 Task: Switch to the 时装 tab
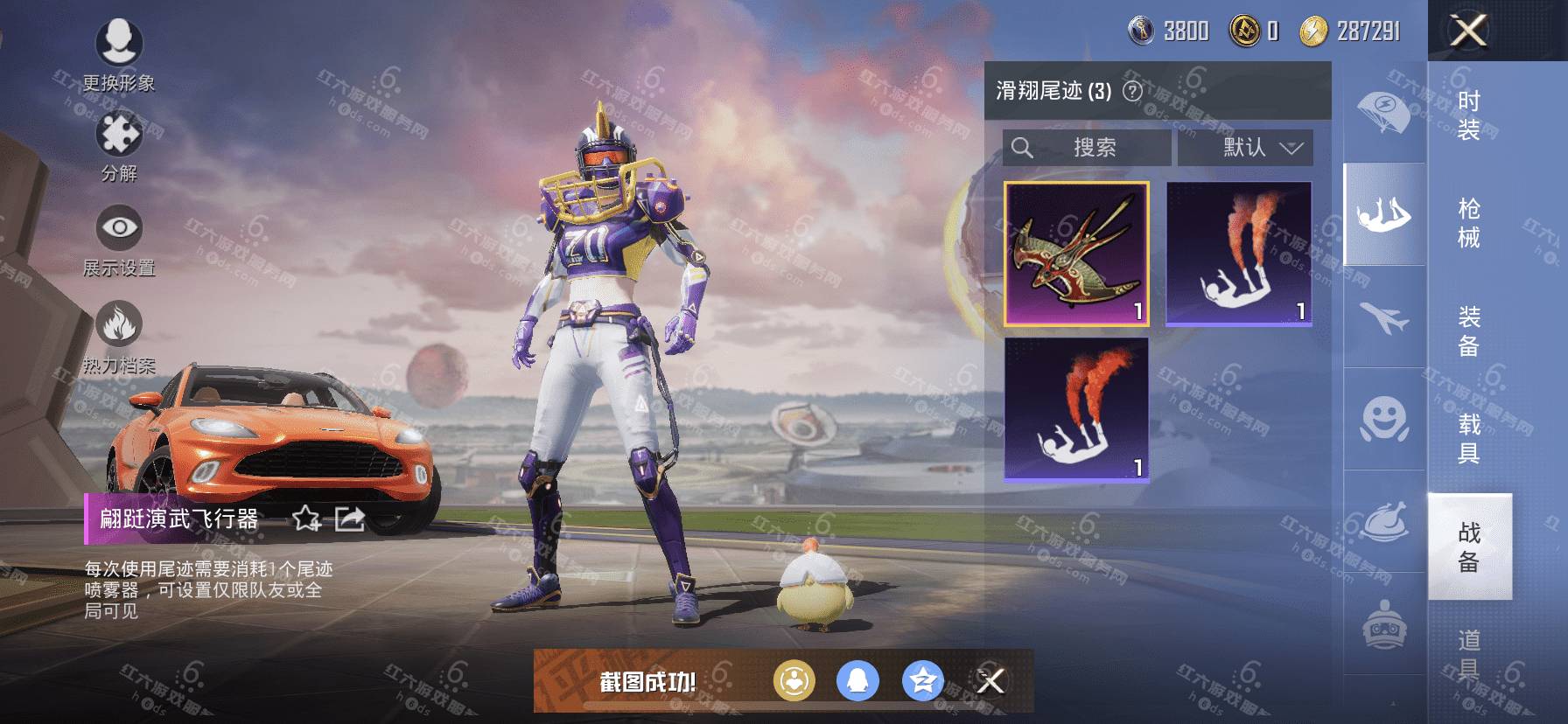click(1469, 115)
